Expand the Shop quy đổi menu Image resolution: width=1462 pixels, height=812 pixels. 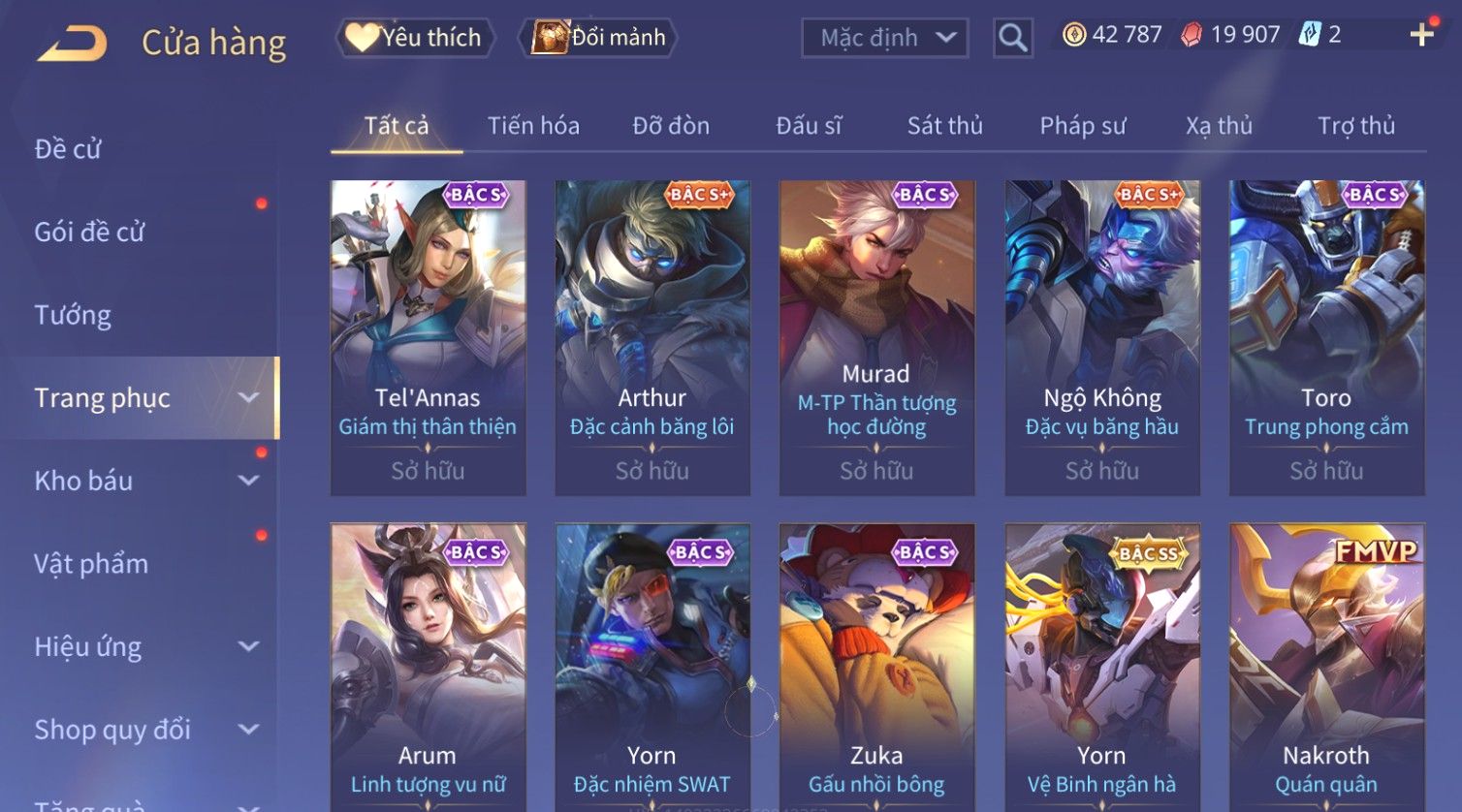(145, 730)
